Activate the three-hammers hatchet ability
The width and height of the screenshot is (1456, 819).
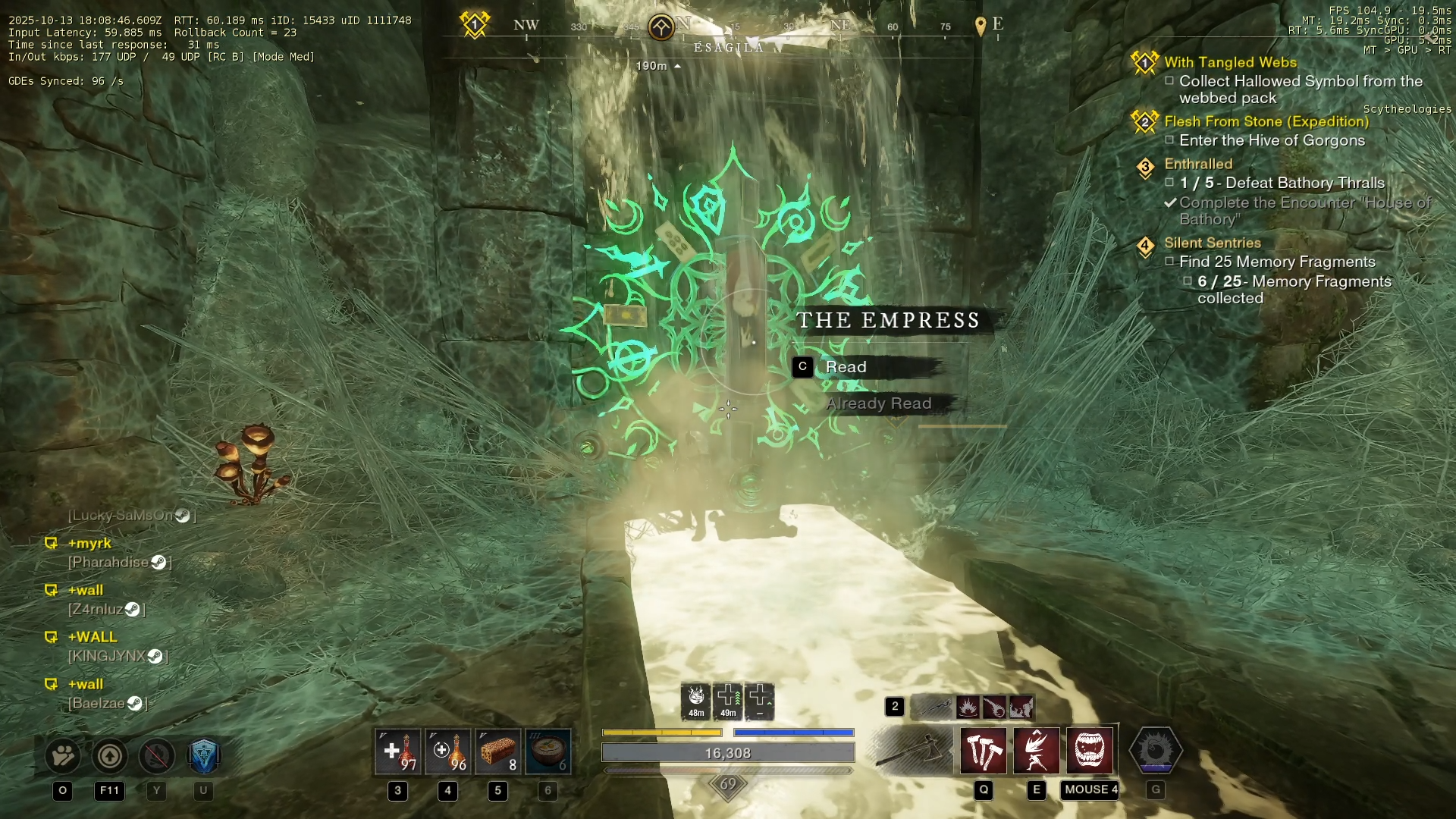click(984, 751)
